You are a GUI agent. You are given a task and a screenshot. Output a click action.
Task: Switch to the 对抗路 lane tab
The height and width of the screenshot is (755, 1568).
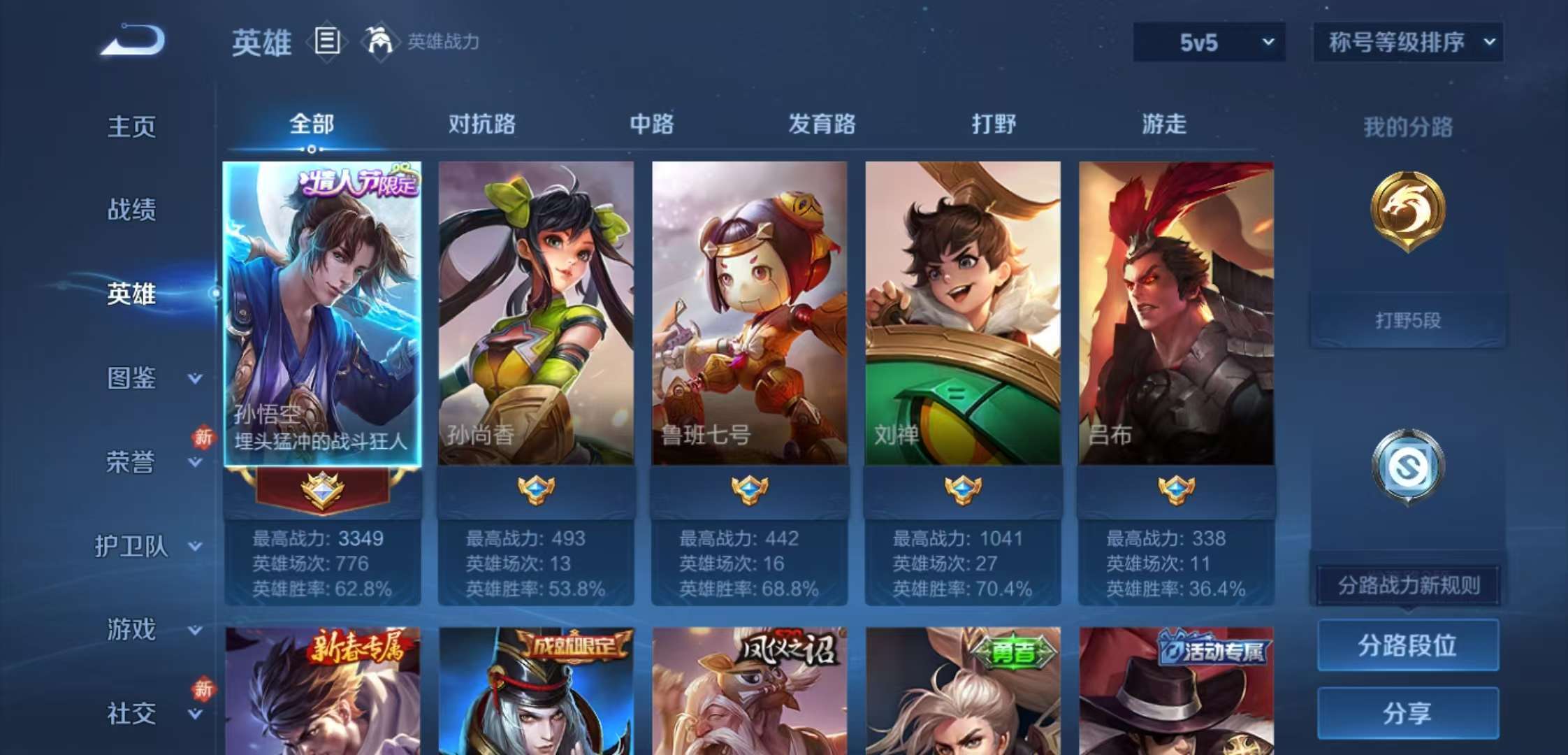pyautogui.click(x=481, y=124)
